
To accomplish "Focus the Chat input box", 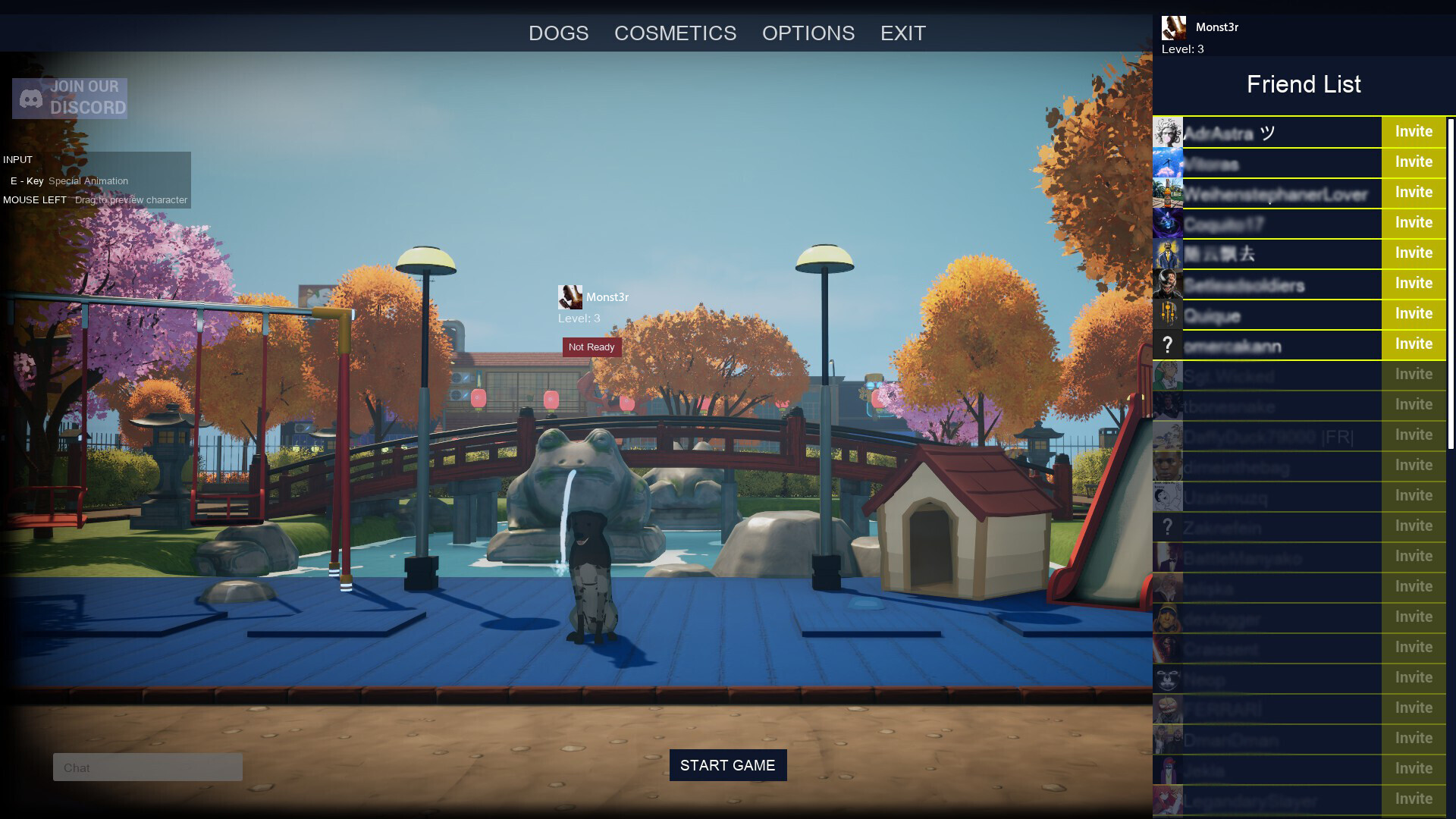I will click(148, 767).
